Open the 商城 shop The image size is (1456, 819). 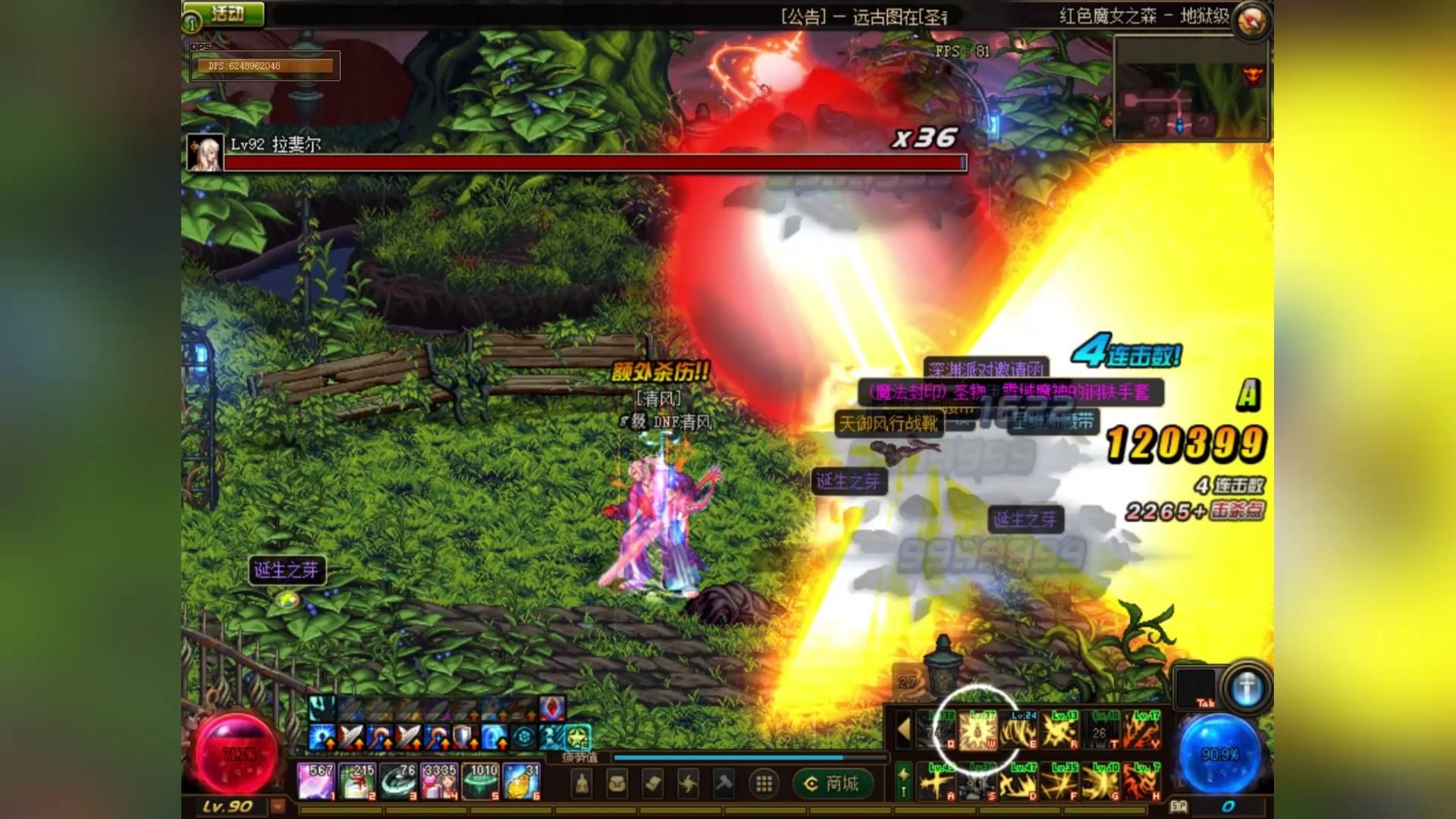(832, 783)
